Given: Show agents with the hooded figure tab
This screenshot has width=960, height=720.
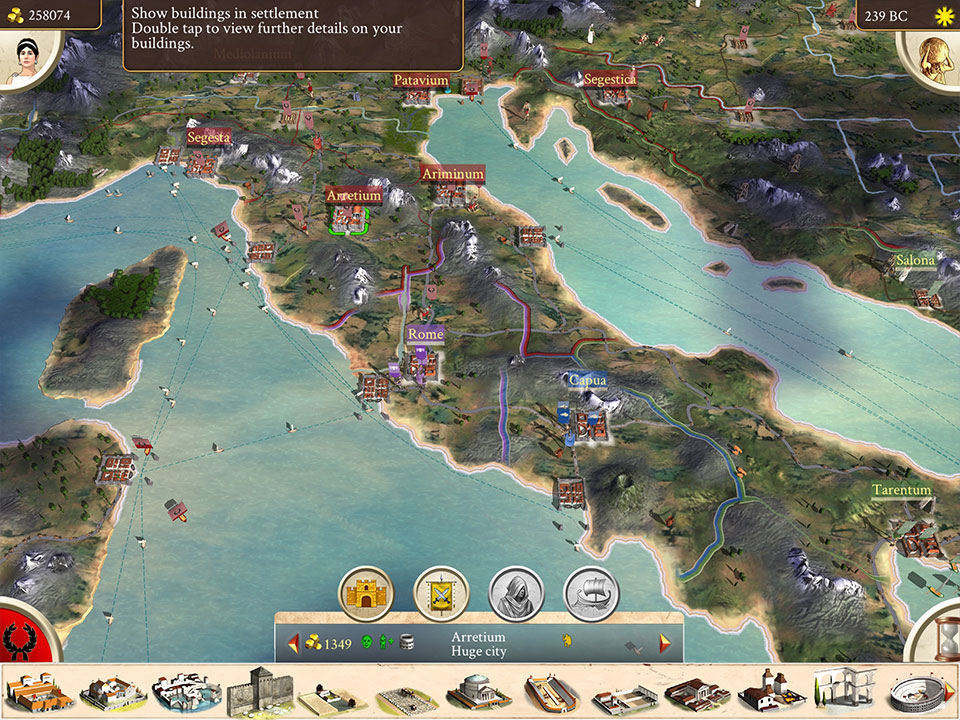Looking at the screenshot, I should [515, 593].
